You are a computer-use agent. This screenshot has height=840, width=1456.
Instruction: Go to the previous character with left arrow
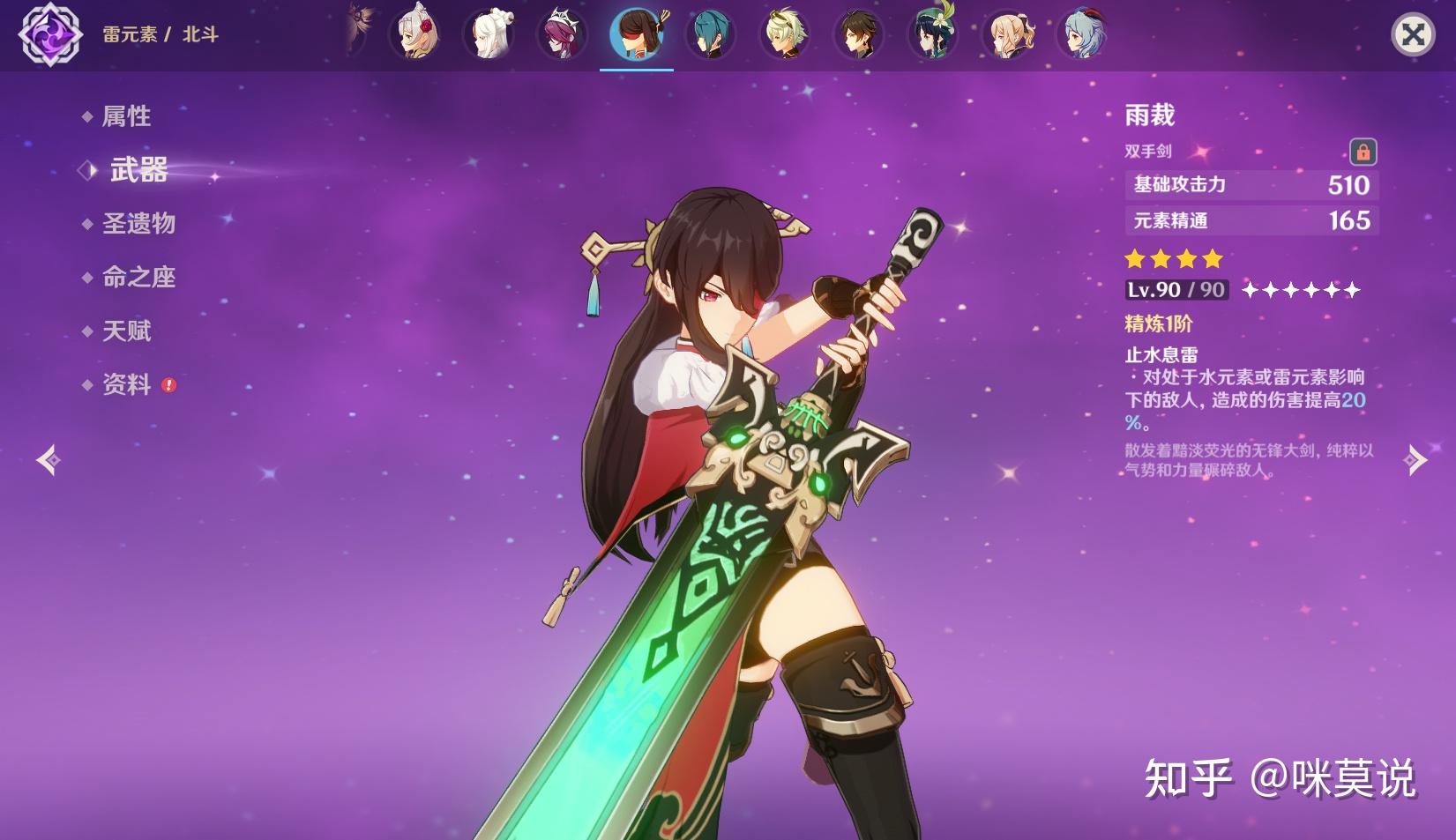(x=49, y=459)
